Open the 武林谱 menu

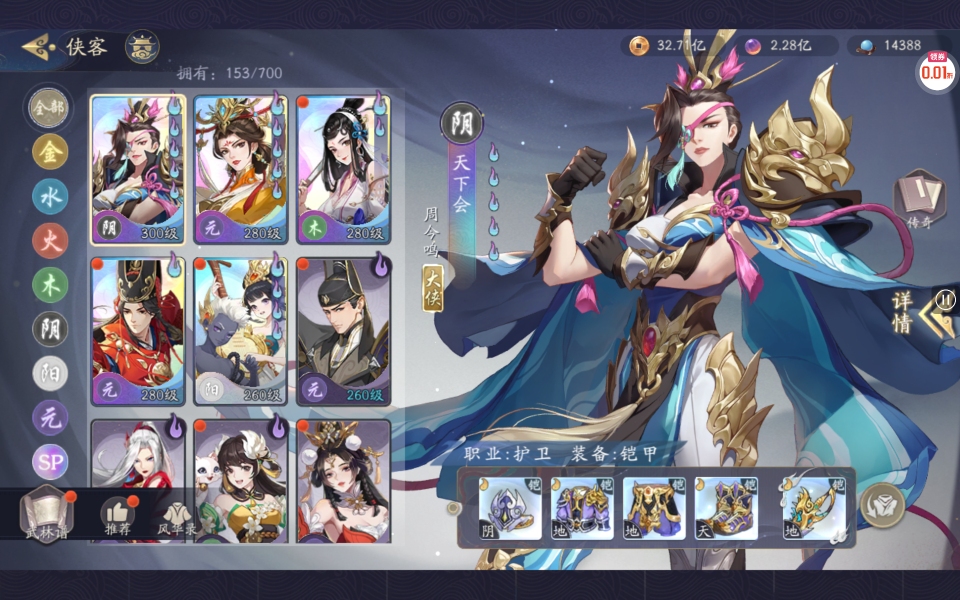point(47,512)
